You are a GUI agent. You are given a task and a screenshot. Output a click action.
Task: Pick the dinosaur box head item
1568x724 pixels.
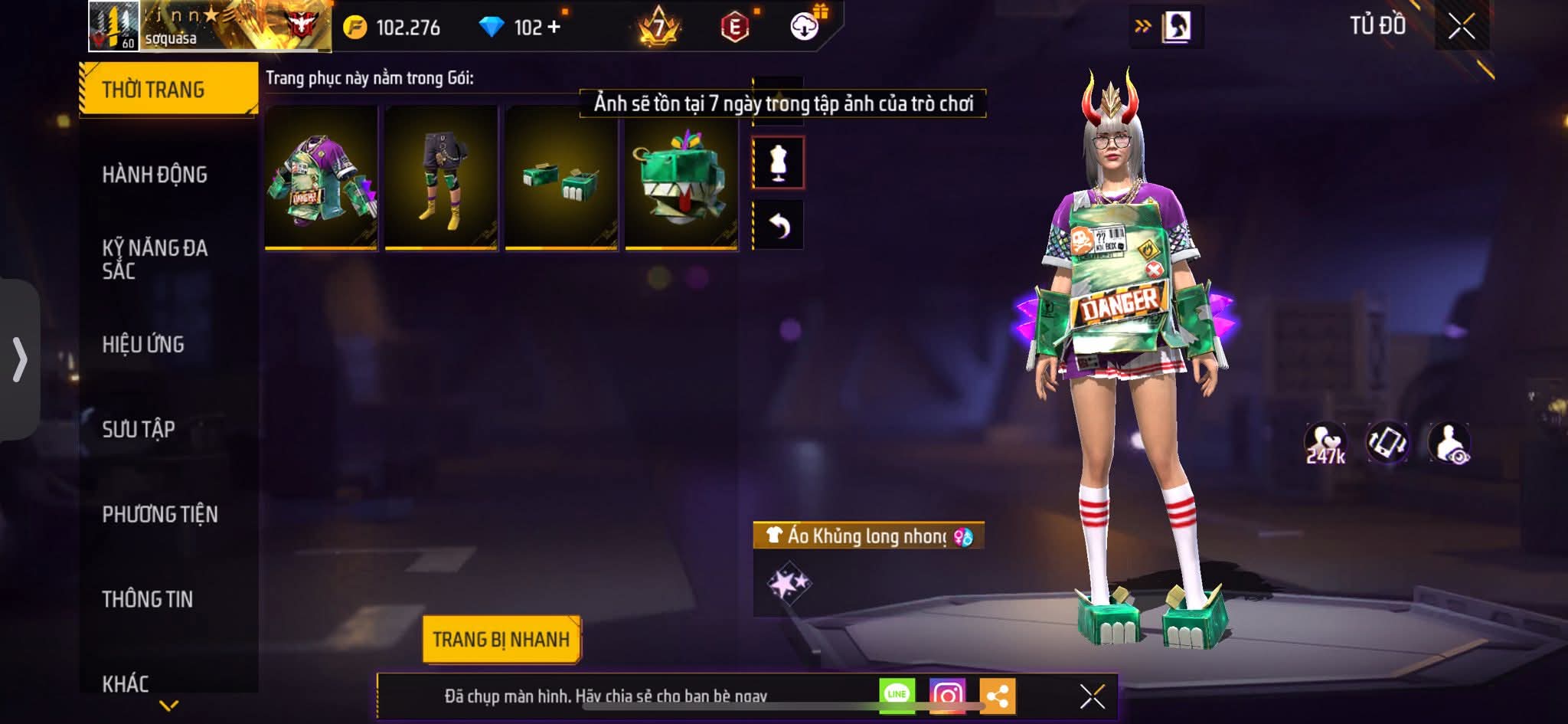(681, 178)
